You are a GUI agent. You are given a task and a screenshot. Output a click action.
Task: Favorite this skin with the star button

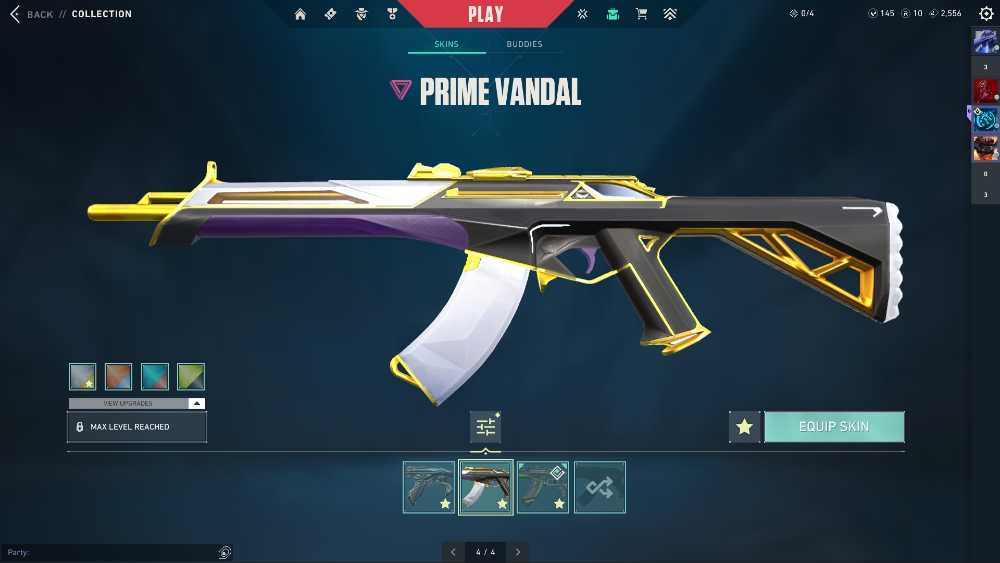[744, 427]
